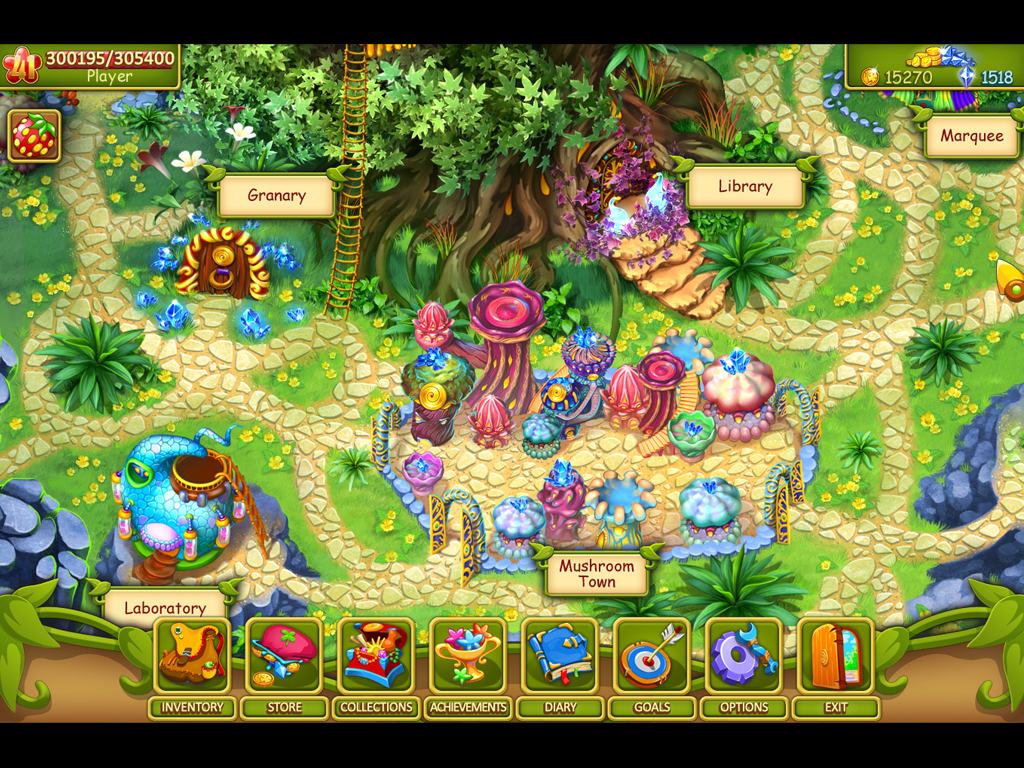This screenshot has height=768, width=1024.
Task: Open the Options gear
Action: point(744,657)
